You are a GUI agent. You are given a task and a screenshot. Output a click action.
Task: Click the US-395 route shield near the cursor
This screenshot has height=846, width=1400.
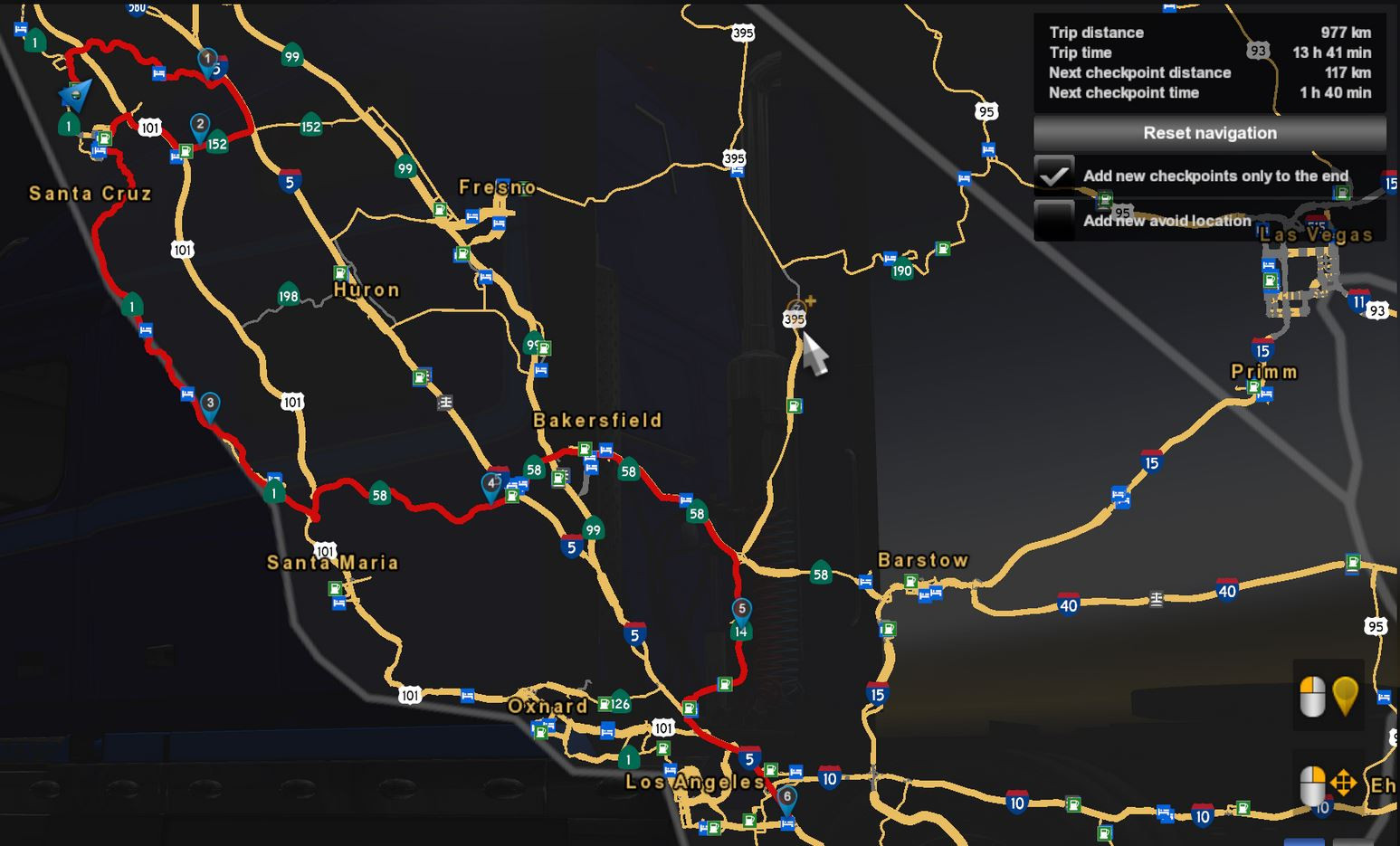[x=792, y=317]
